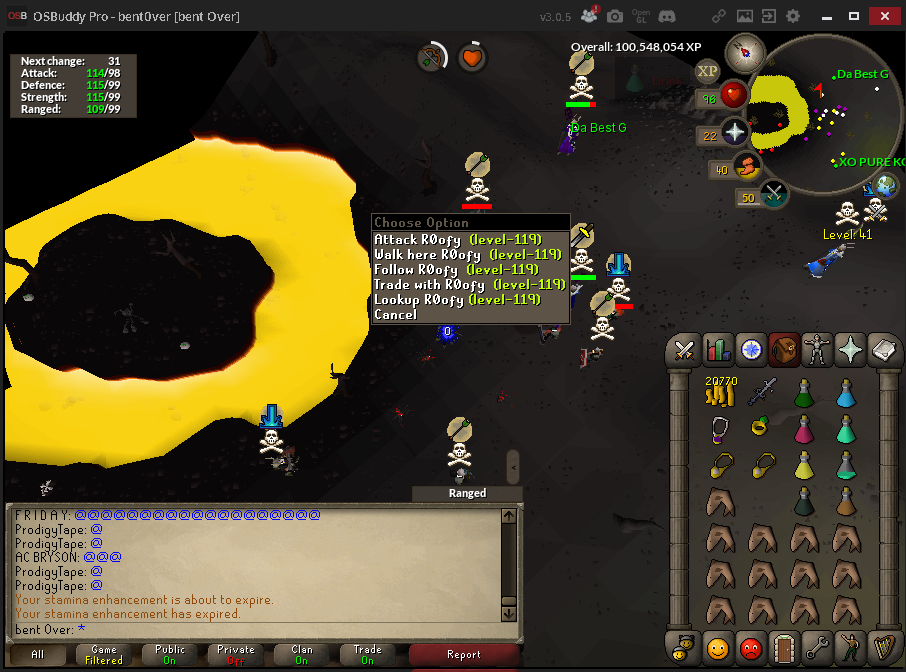Show the Worn Equipment tab
Image resolution: width=906 pixels, height=672 pixels.
[818, 350]
